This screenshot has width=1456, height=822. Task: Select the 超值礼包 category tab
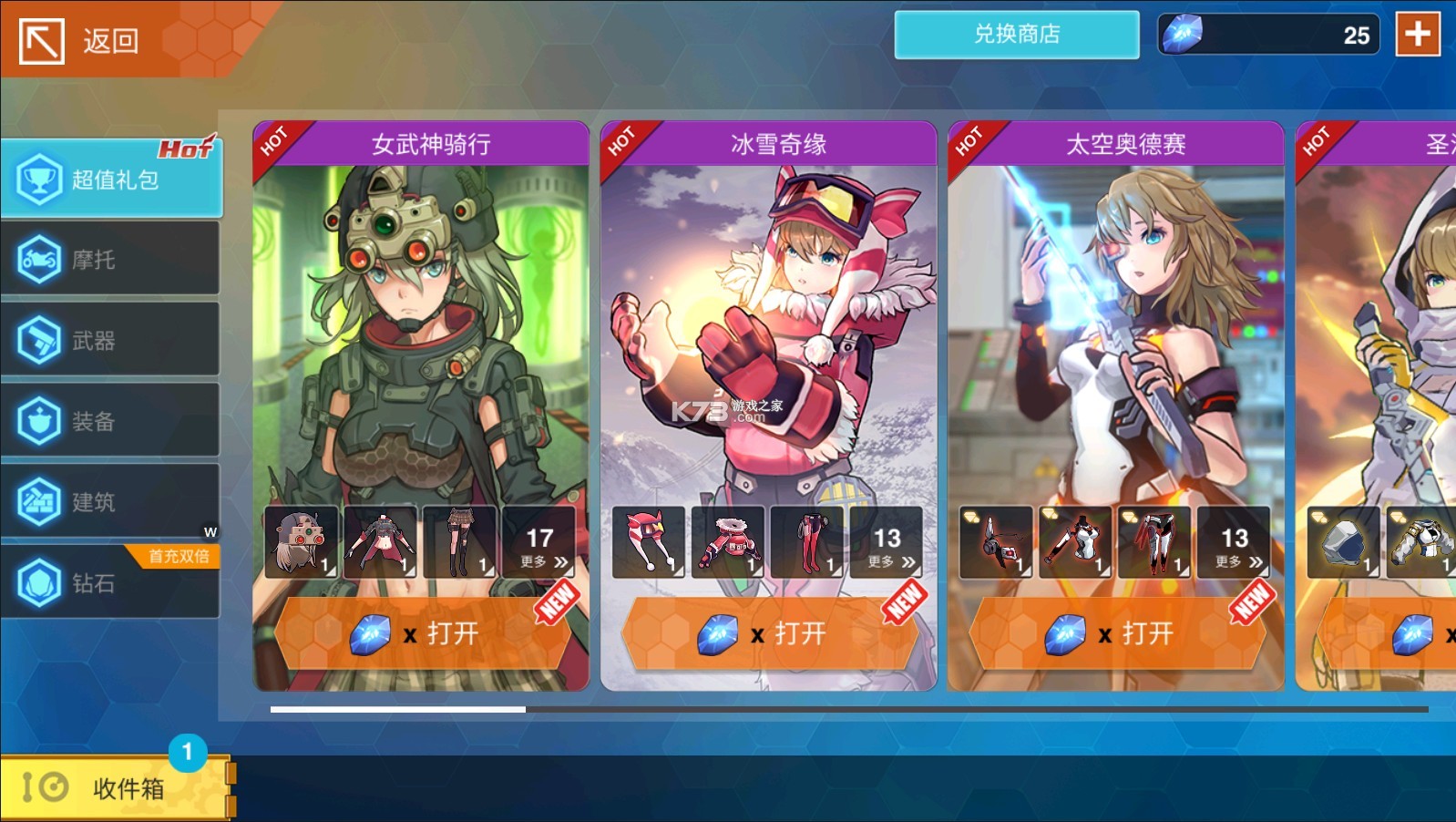pyautogui.click(x=111, y=180)
